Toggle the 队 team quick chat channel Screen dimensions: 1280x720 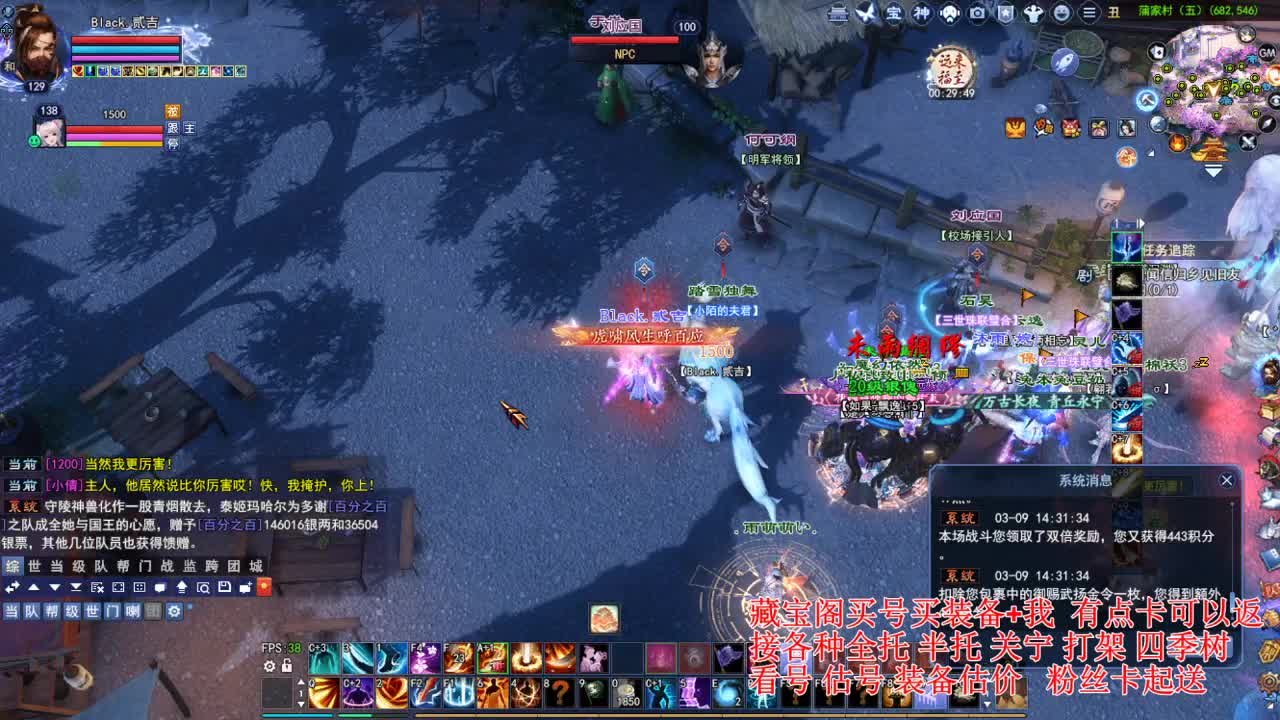(32, 611)
